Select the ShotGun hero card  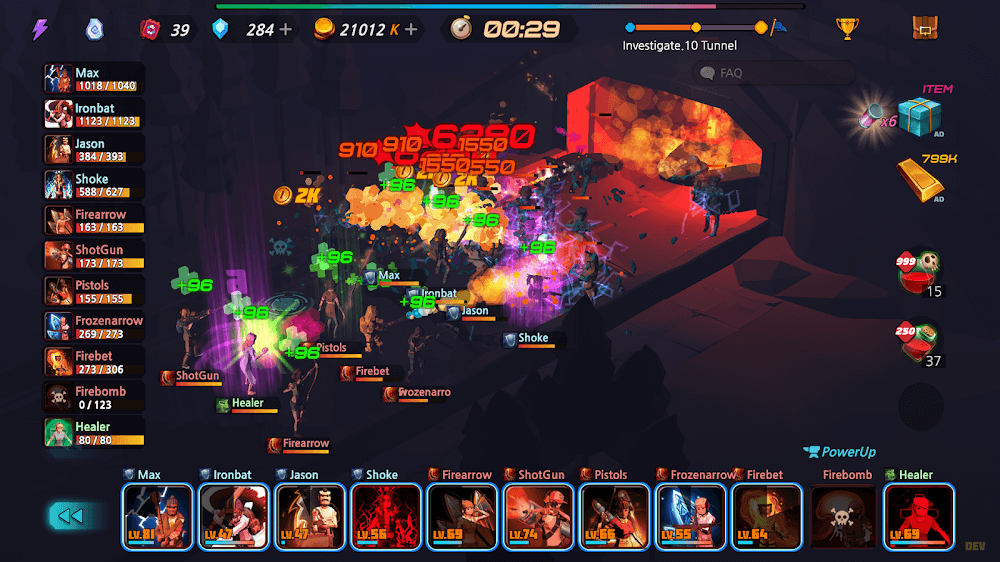coord(537,516)
